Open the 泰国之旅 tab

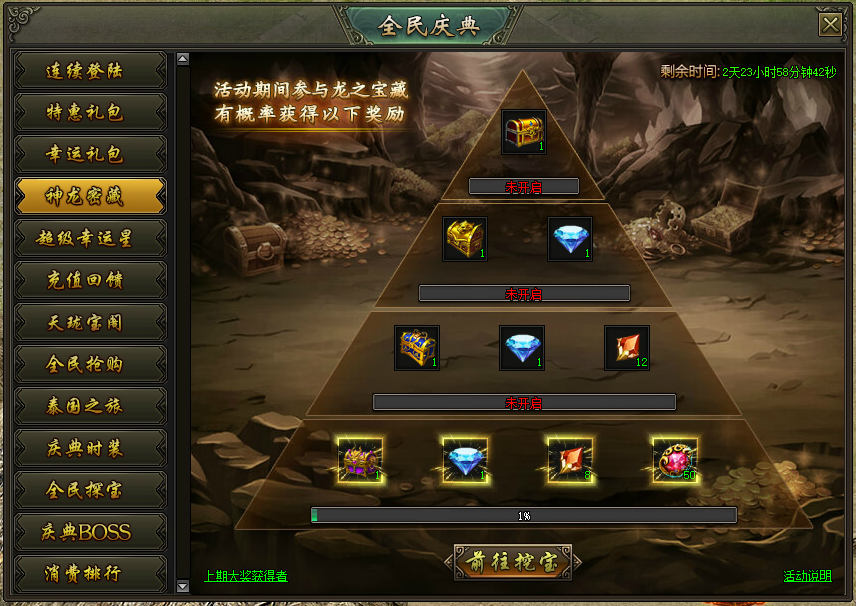tap(90, 406)
